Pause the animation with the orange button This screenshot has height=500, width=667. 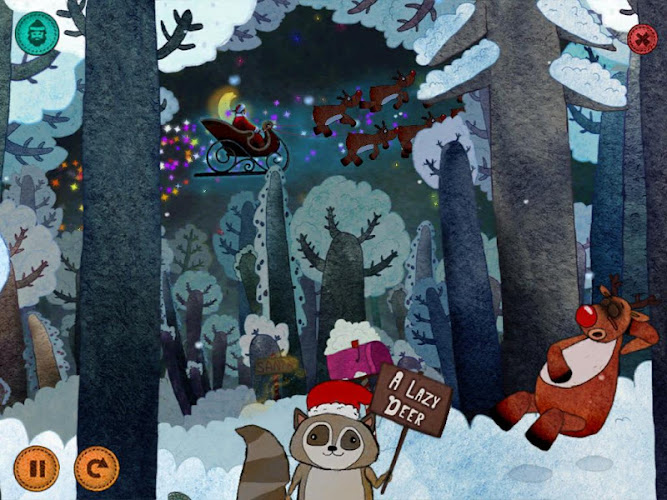pos(36,467)
